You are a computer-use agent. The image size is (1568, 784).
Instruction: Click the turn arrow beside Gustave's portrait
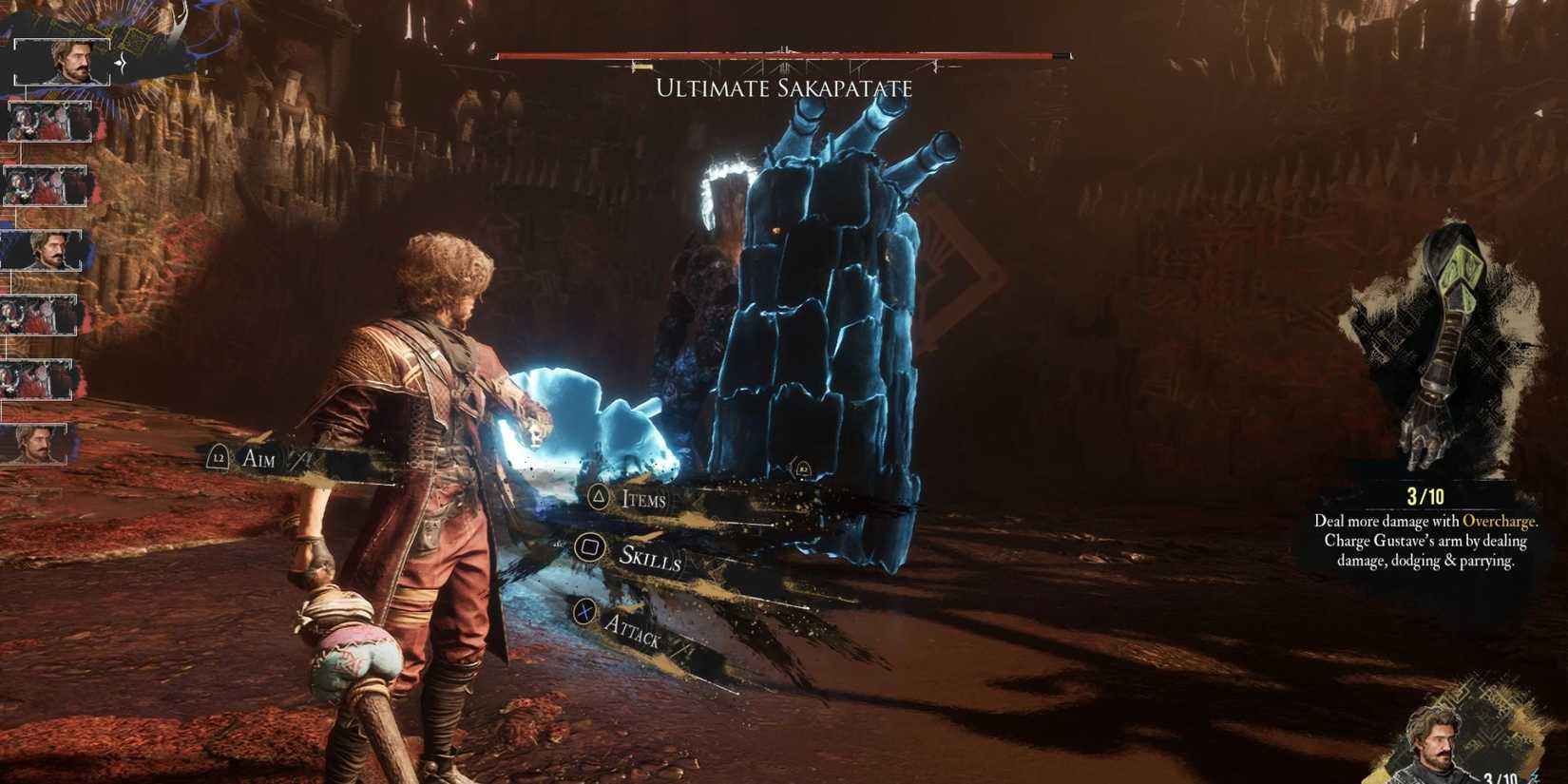tap(120, 61)
